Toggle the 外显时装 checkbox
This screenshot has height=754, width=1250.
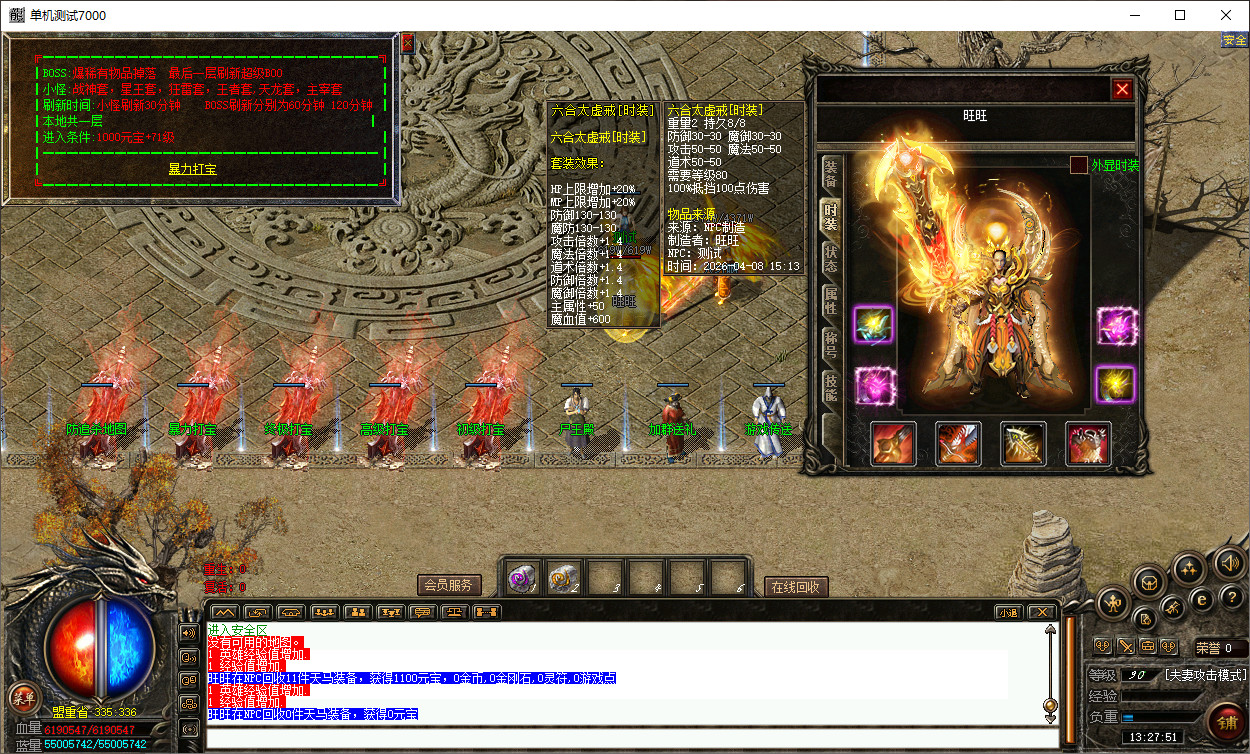click(x=1078, y=165)
